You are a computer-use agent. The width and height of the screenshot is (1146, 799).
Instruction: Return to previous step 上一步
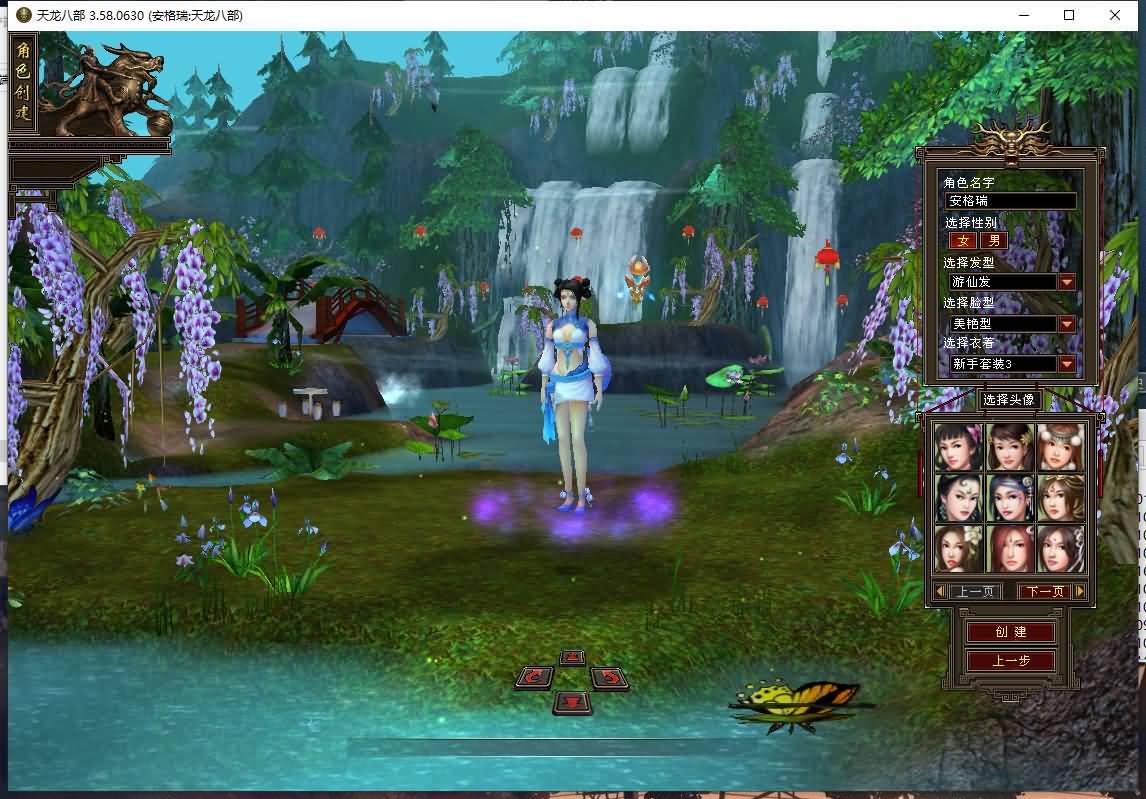tap(1011, 661)
